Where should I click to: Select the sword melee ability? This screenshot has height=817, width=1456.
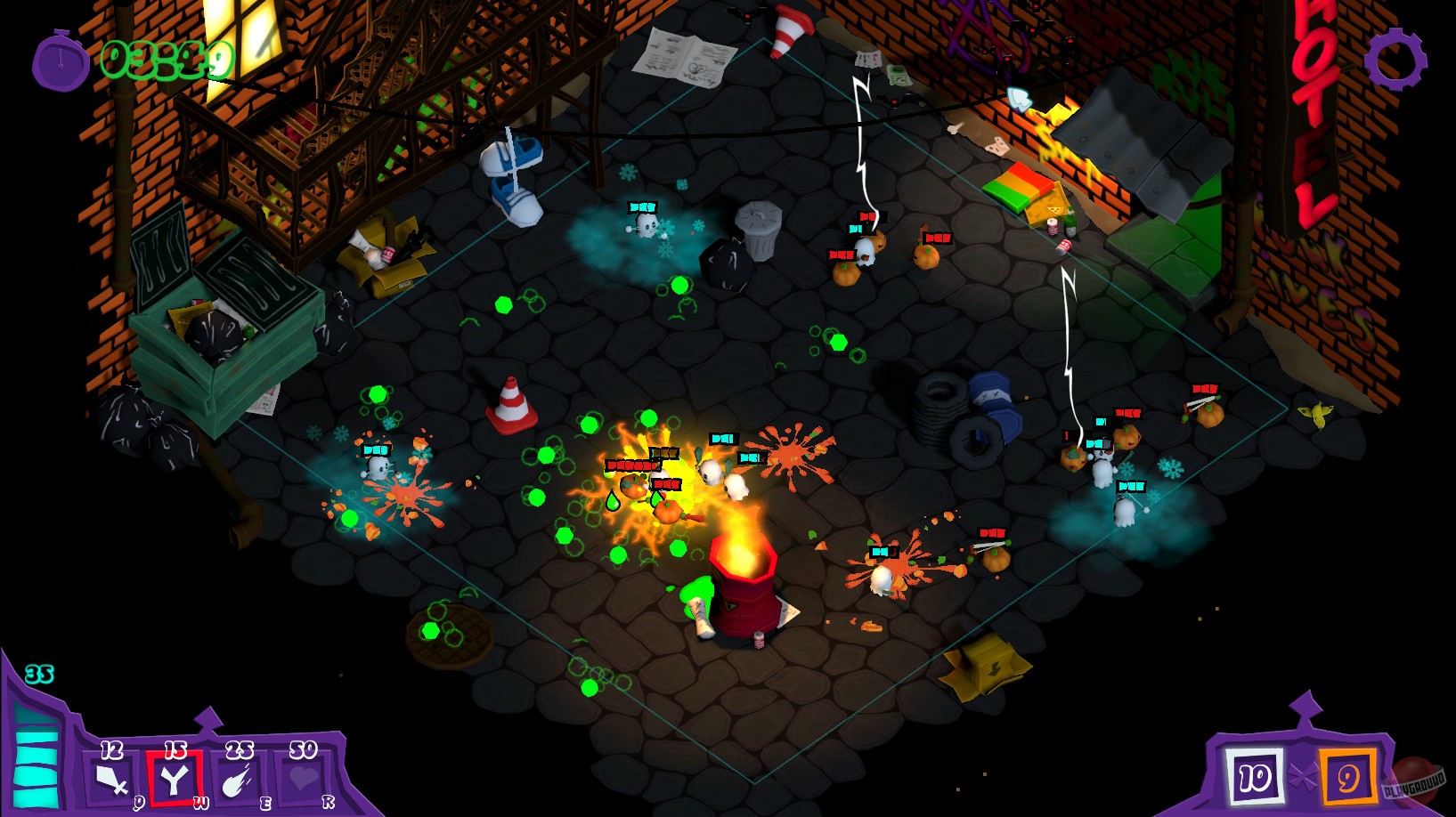point(112,779)
